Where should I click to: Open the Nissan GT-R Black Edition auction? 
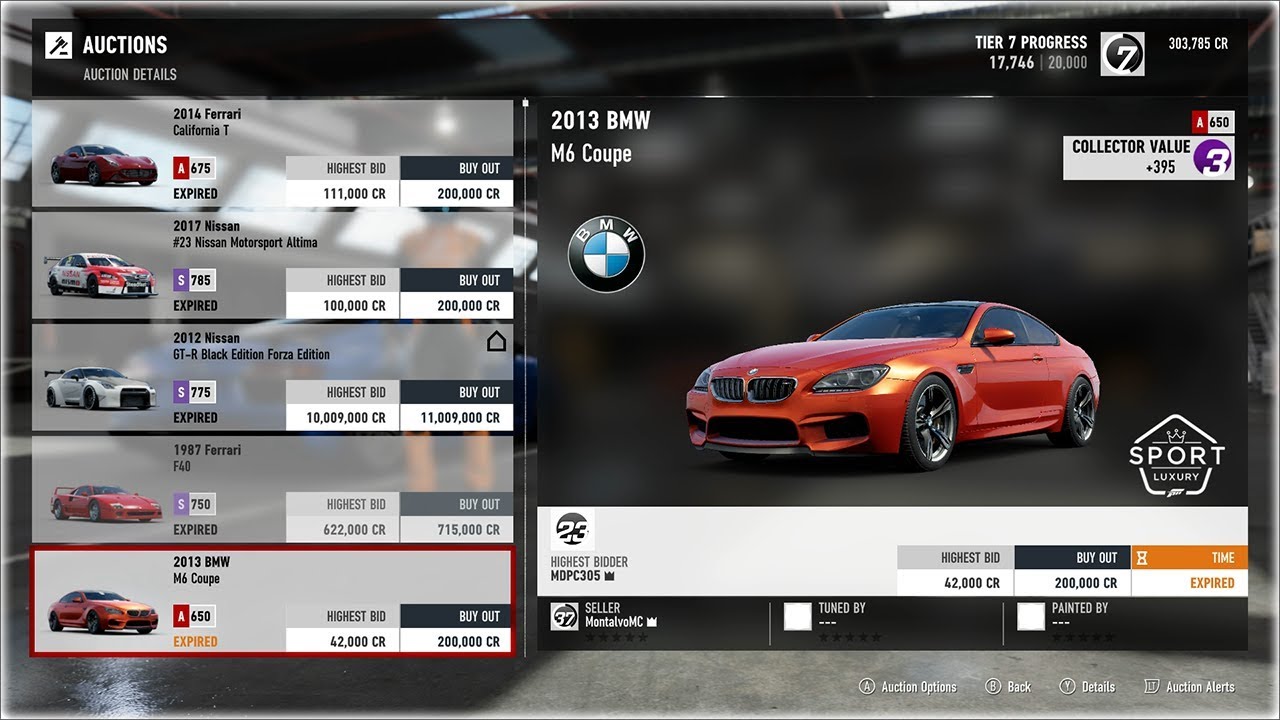[x=272, y=377]
